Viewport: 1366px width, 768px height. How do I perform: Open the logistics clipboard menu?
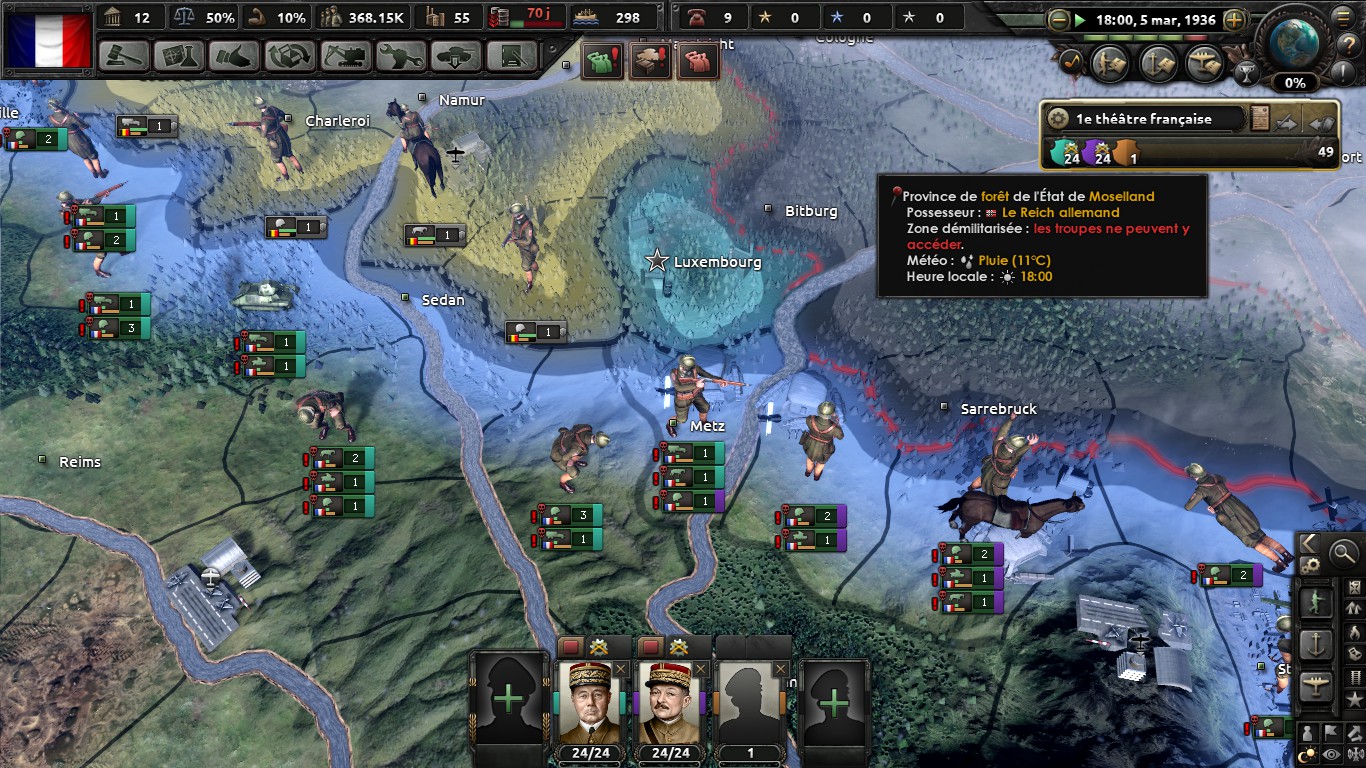click(x=513, y=56)
